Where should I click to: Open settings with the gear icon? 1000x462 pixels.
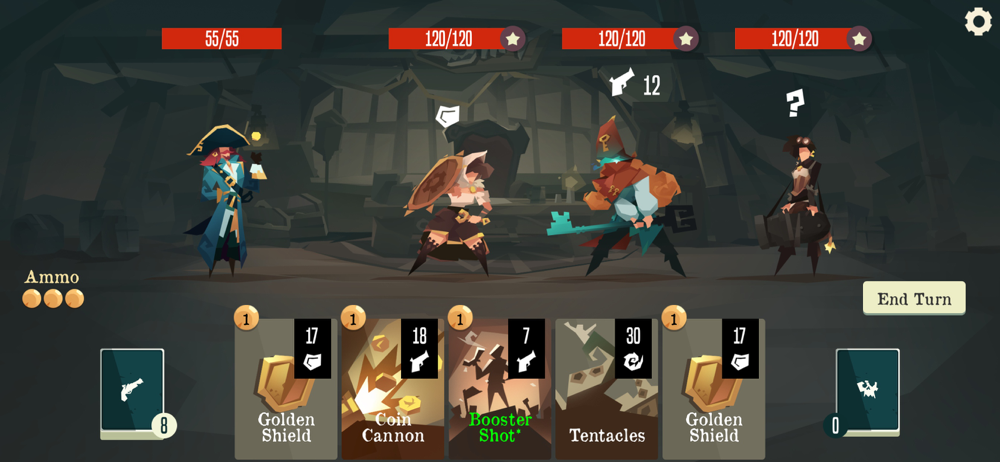click(x=978, y=21)
